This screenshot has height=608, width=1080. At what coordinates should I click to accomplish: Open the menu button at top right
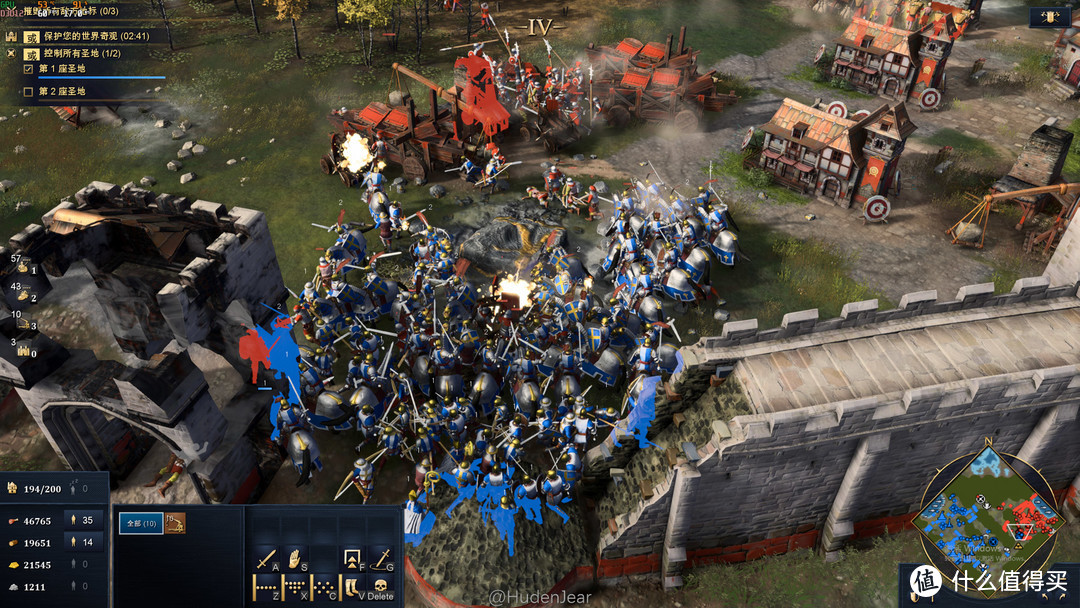tap(1051, 17)
